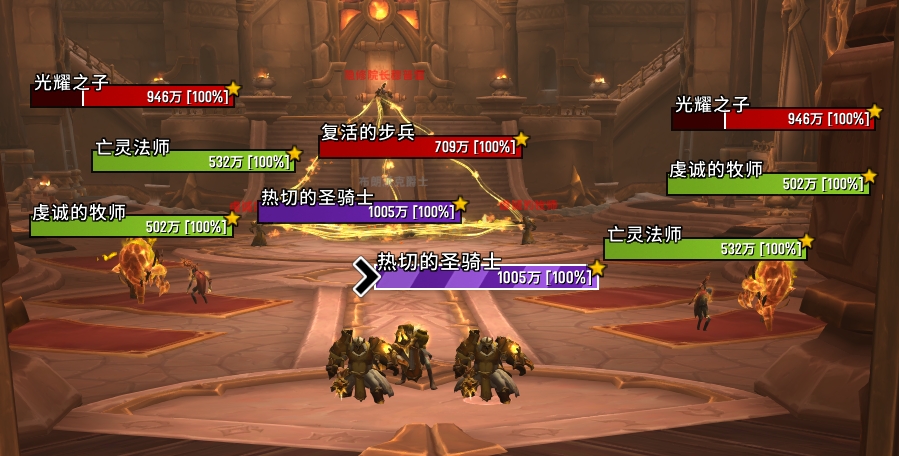Screen dimensions: 899x456
Task: Target the 复活的步兵 nameplate
Action: click(x=419, y=147)
